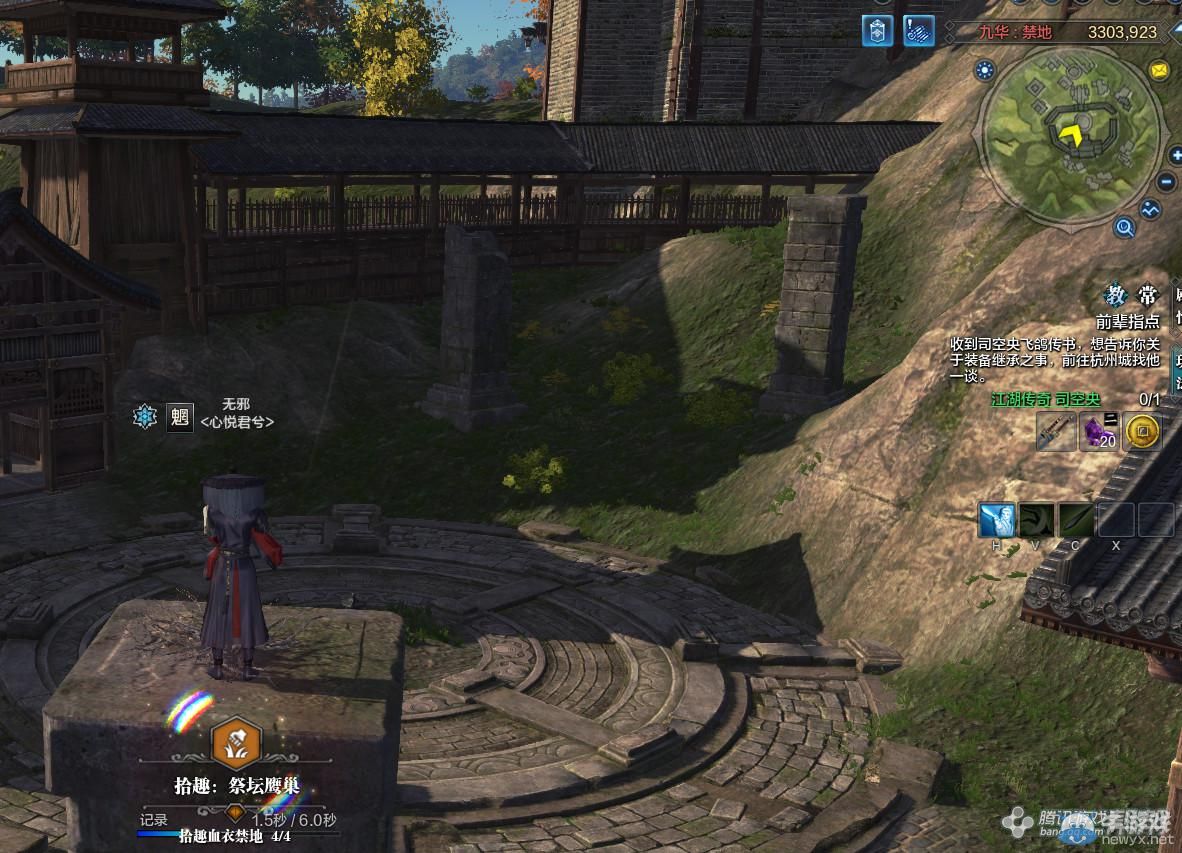Screen dimensions: 1182x853
Task: Open the blue crate icon at top
Action: (x=877, y=31)
